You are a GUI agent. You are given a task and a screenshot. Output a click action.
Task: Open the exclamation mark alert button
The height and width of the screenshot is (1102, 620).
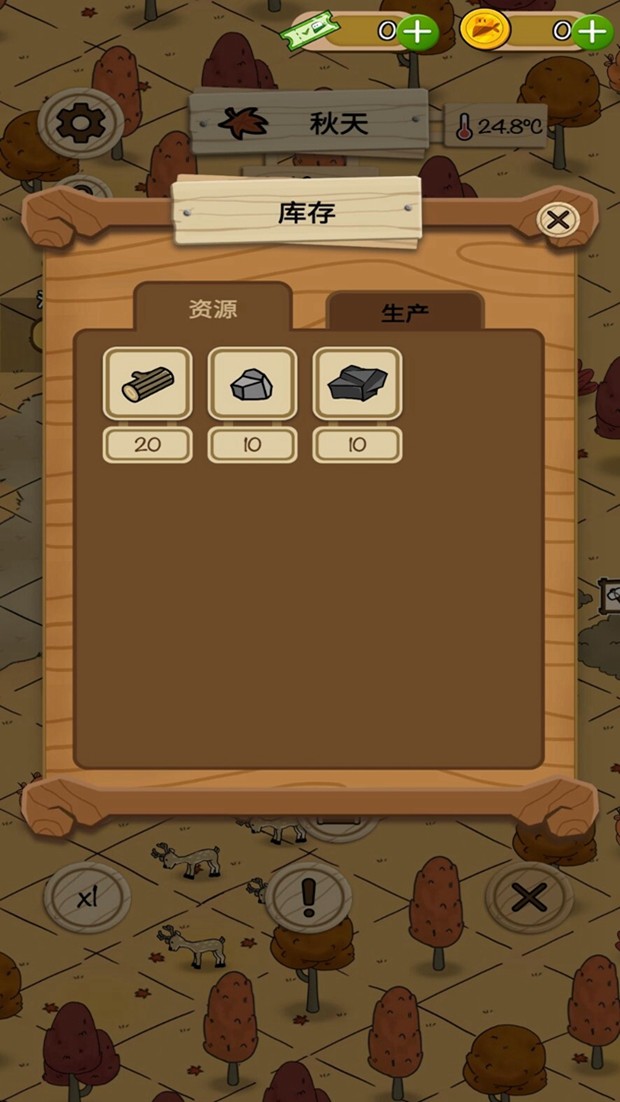click(309, 897)
